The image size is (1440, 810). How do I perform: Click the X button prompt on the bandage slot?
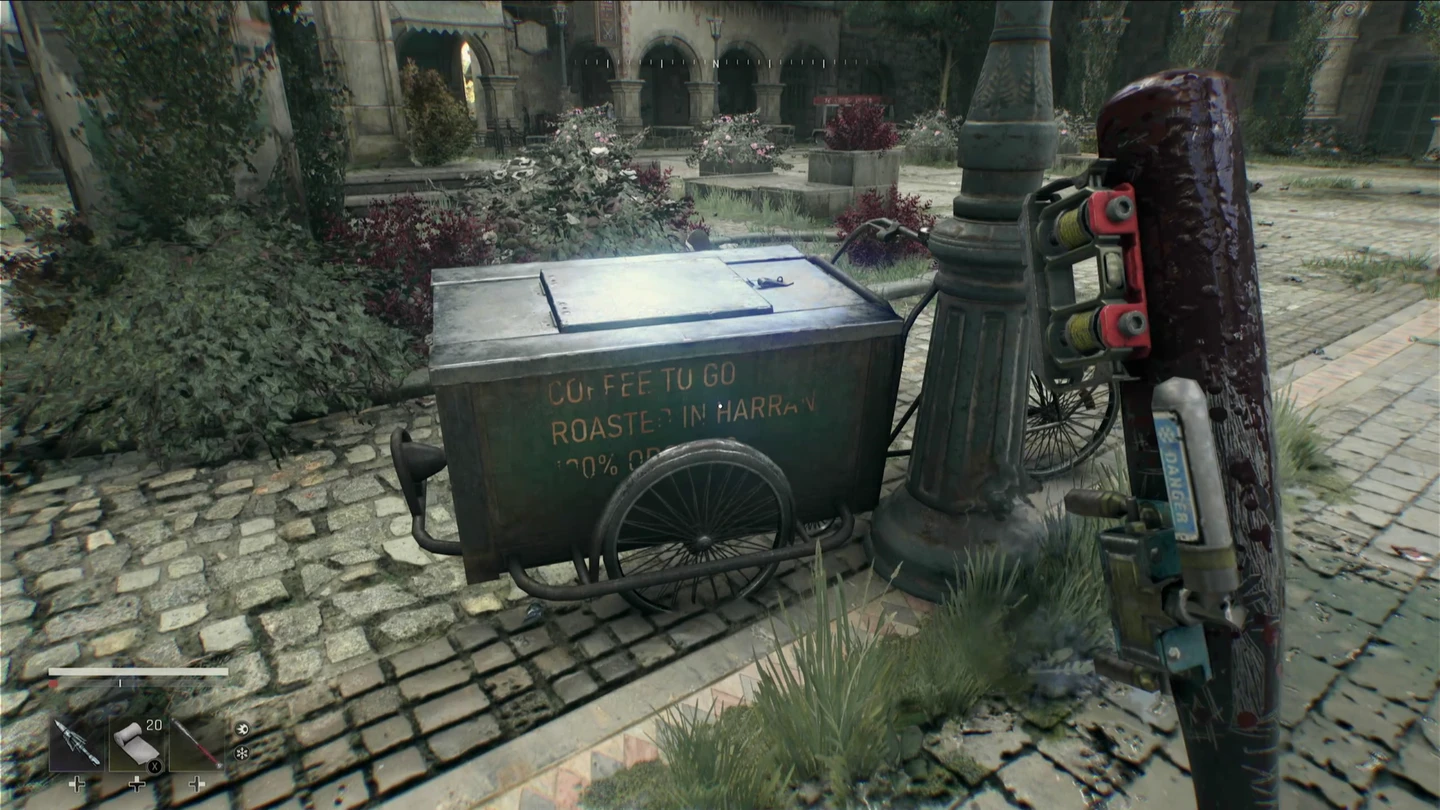coord(156,766)
